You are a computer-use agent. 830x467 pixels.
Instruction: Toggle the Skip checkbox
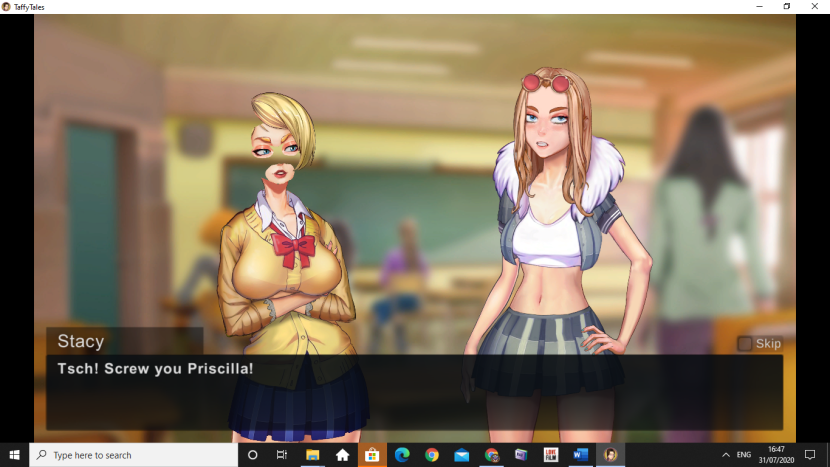744,344
